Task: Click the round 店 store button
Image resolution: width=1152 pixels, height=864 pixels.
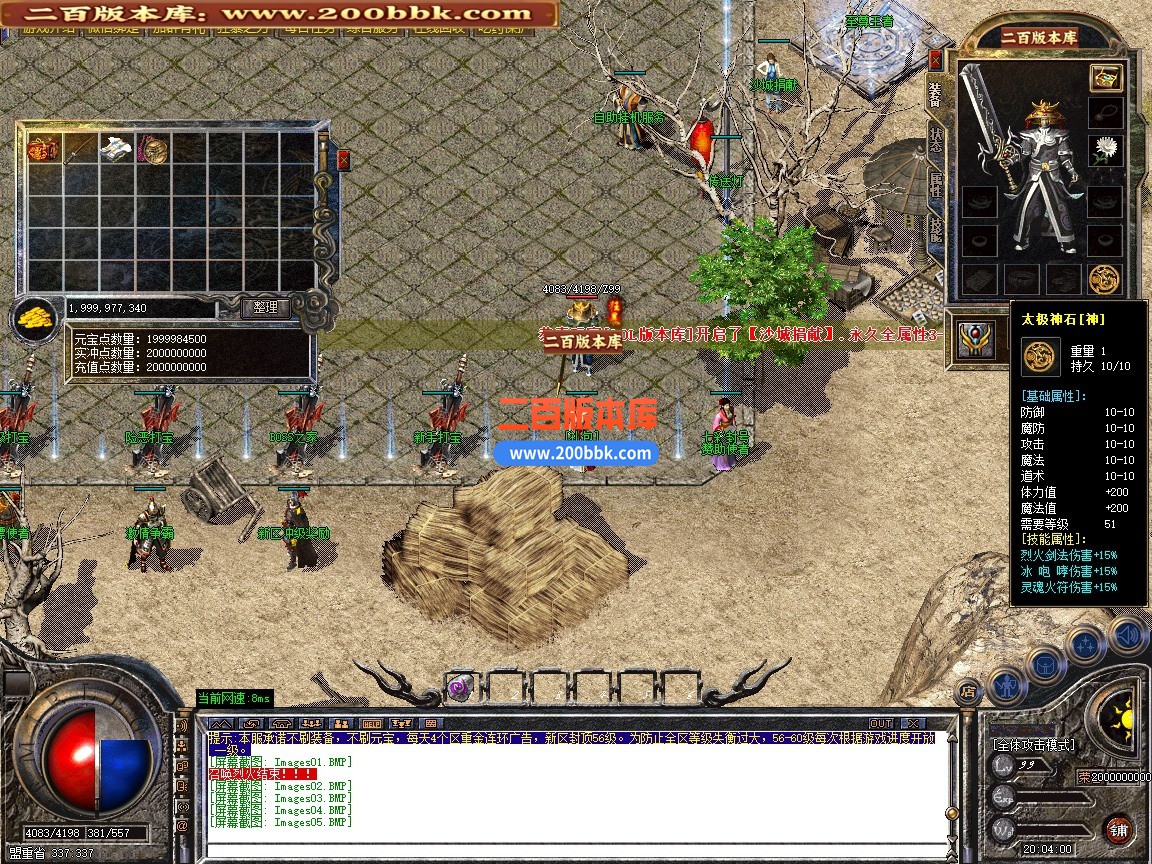Action: coord(967,689)
